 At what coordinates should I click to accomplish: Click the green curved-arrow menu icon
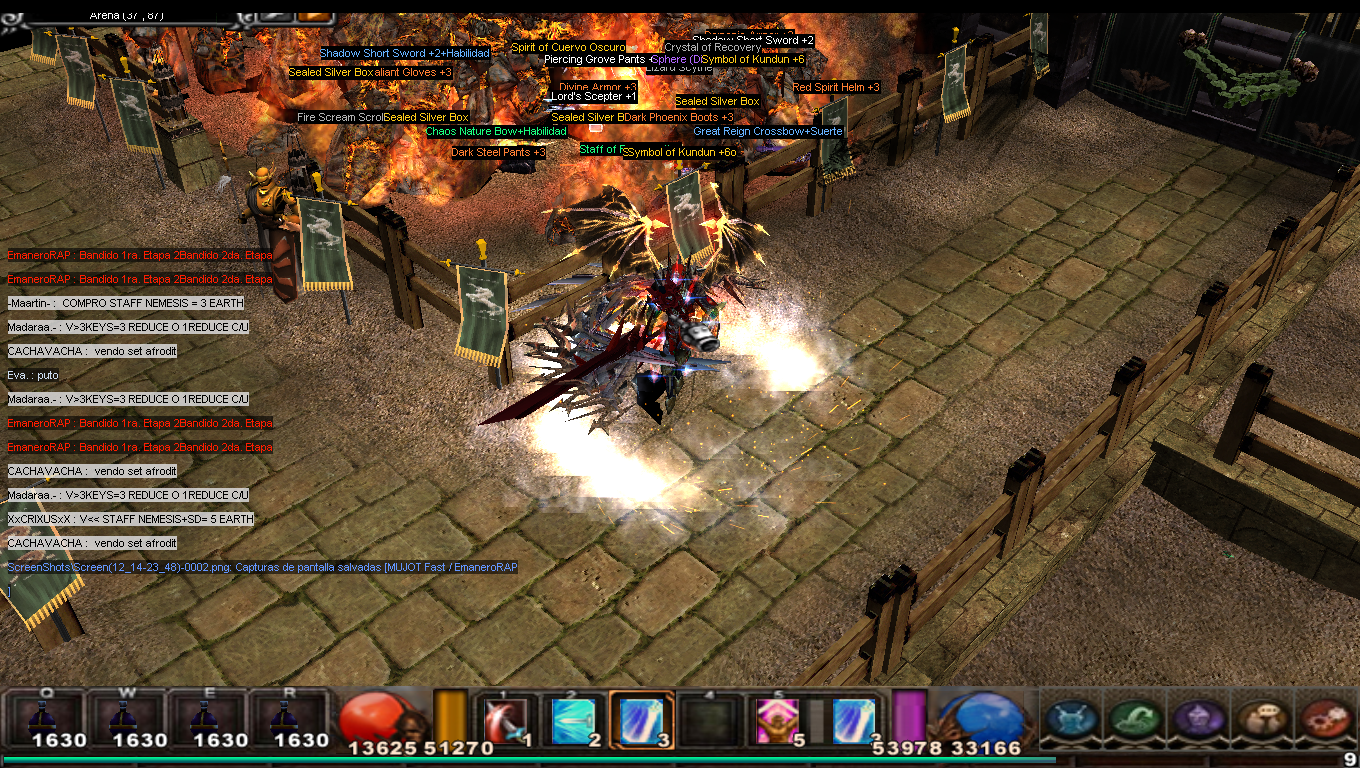coord(1132,718)
